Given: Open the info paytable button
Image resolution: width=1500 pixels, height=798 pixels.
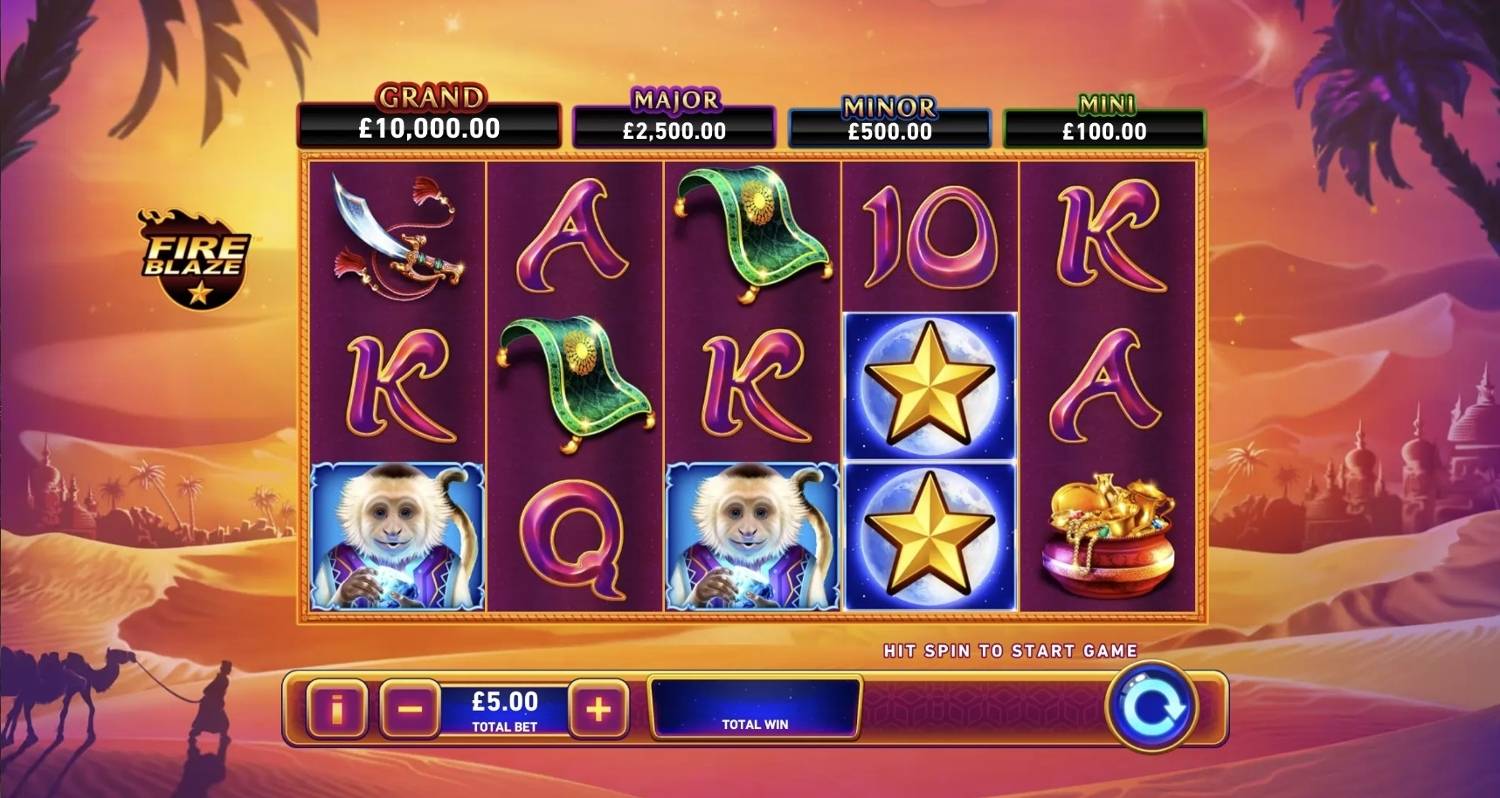Looking at the screenshot, I should point(336,709).
